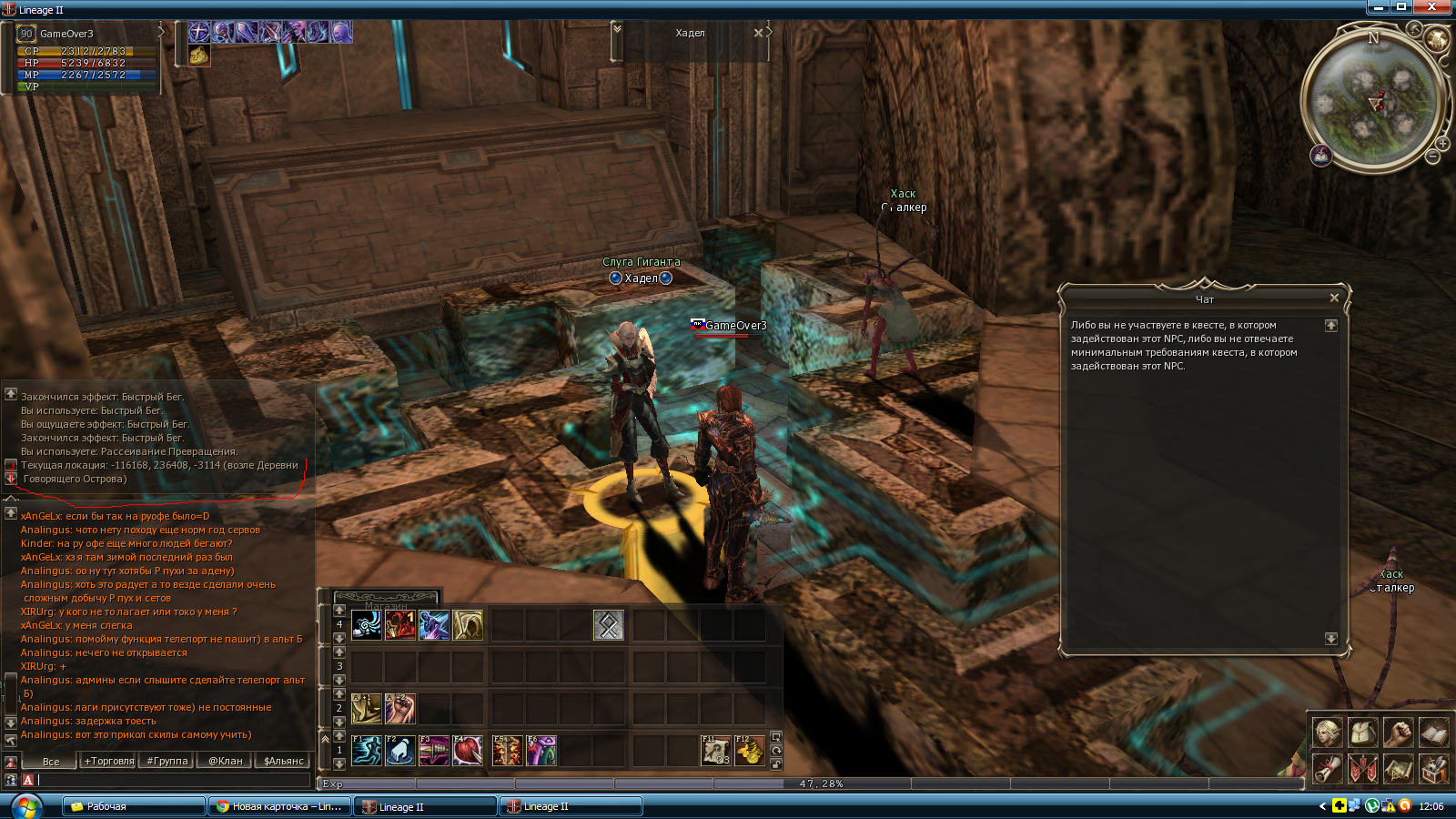Image resolution: width=1456 pixels, height=819 pixels.
Task: Use the hooded cloak skill icon
Action: tap(468, 625)
